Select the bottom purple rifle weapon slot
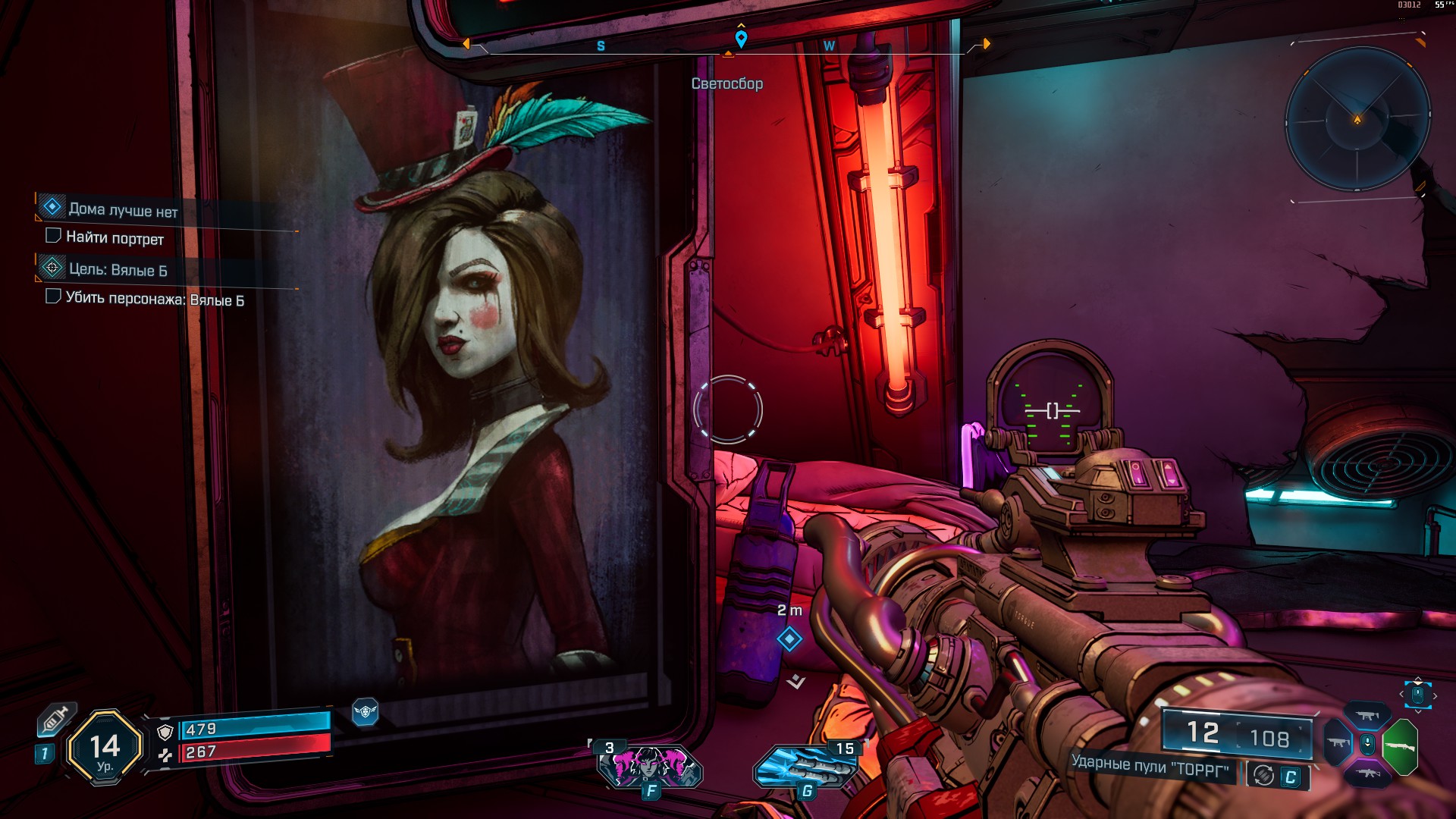 [x=1367, y=773]
